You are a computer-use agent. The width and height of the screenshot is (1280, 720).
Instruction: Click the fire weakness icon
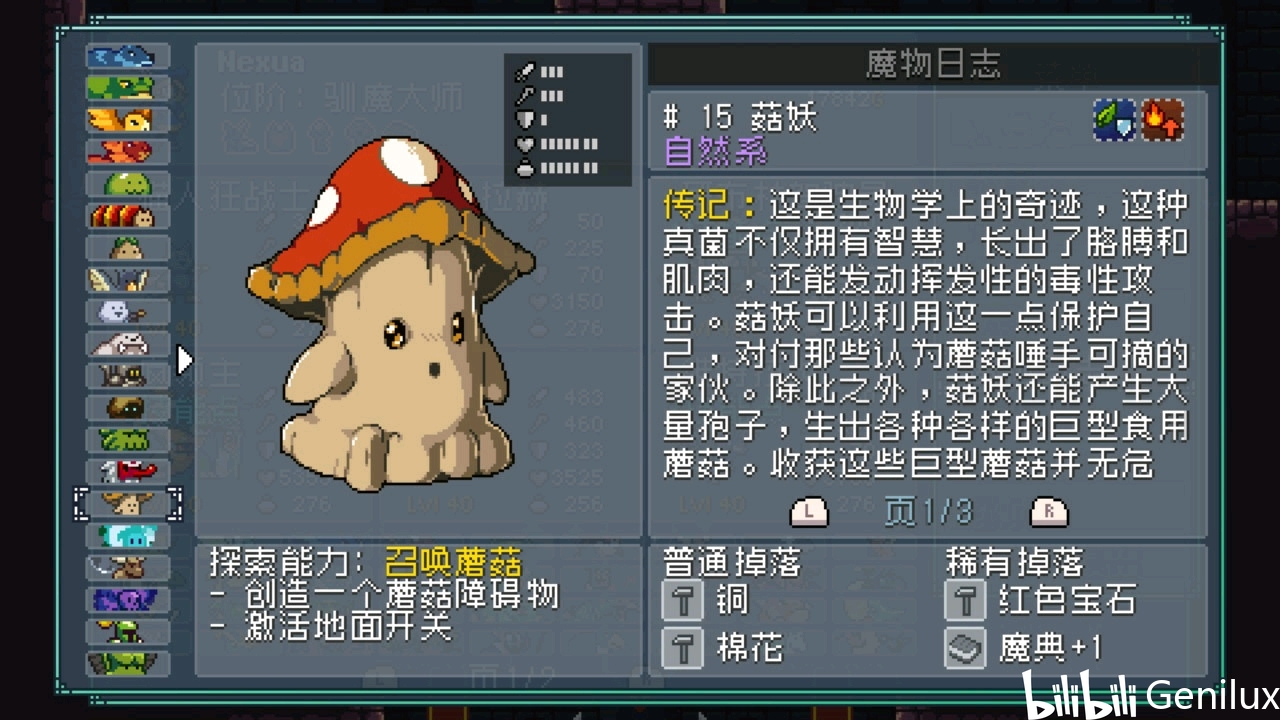[x=1163, y=120]
